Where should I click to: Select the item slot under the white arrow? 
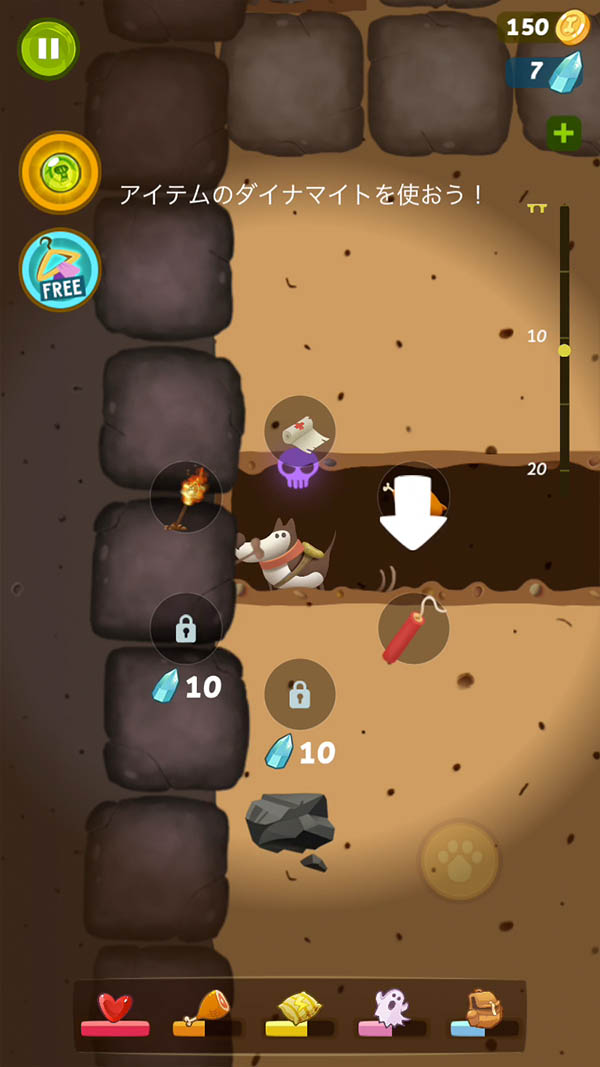coord(413,498)
